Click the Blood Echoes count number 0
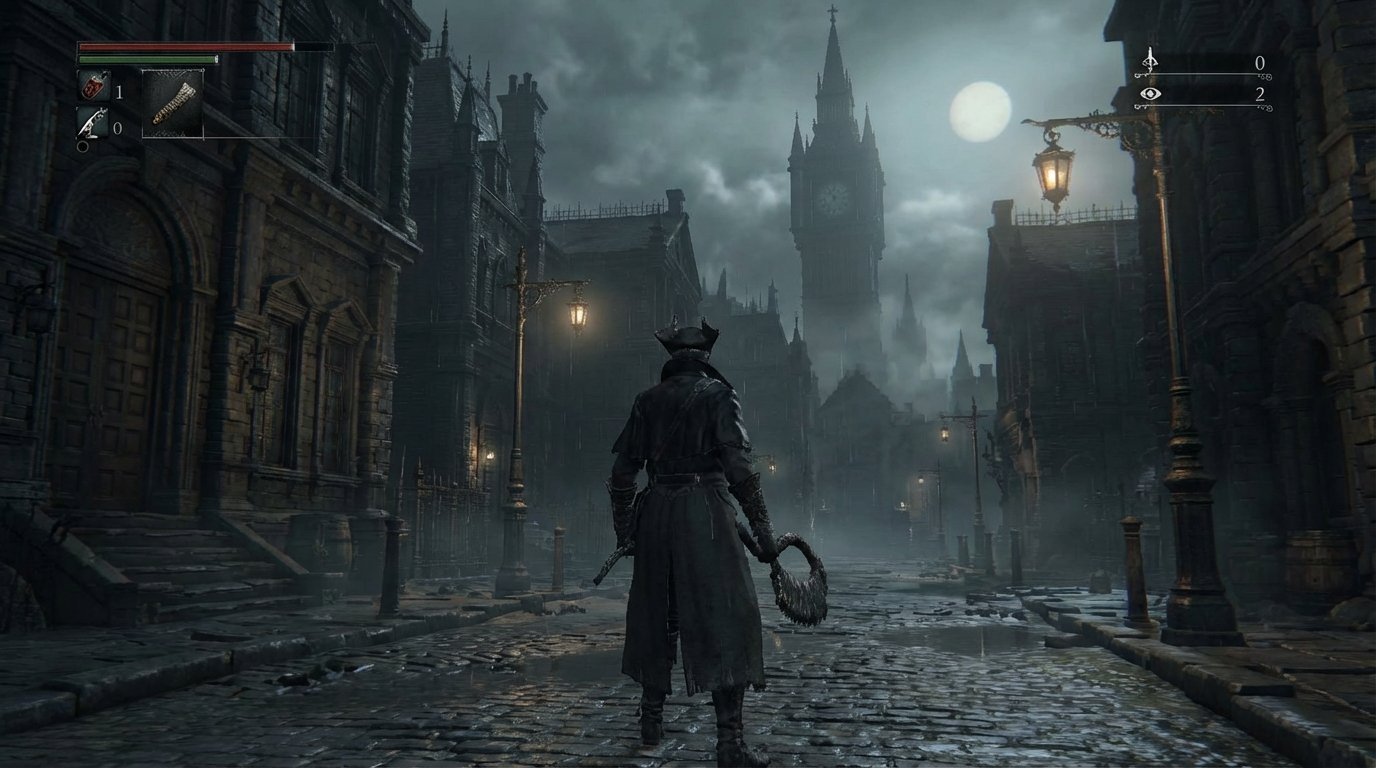1376x768 pixels. coord(1261,63)
